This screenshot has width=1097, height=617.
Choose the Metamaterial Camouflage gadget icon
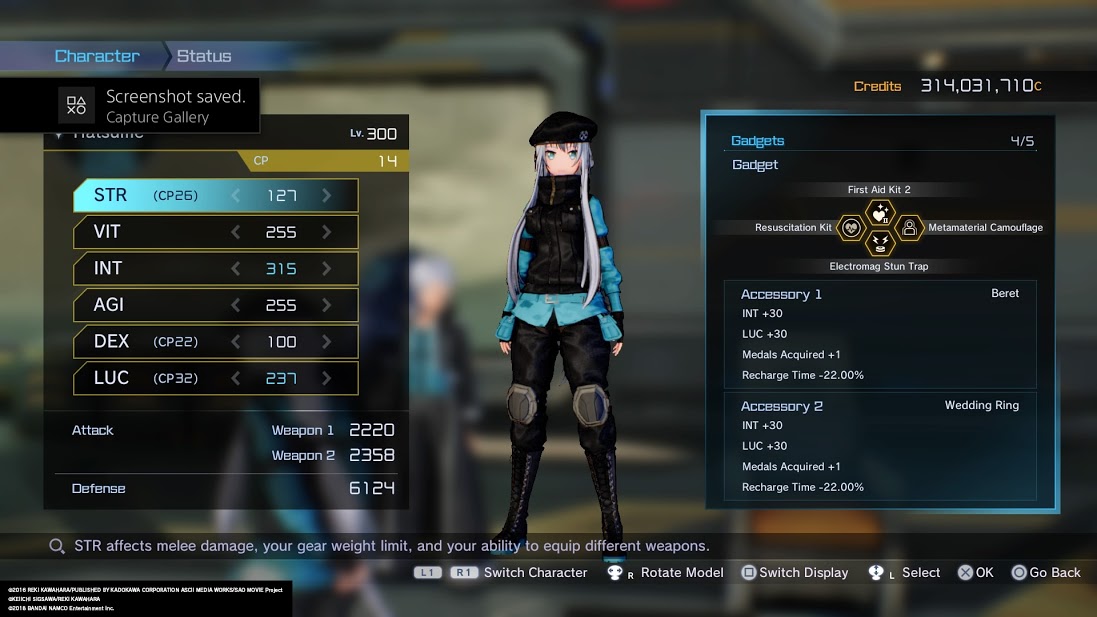tap(909, 228)
